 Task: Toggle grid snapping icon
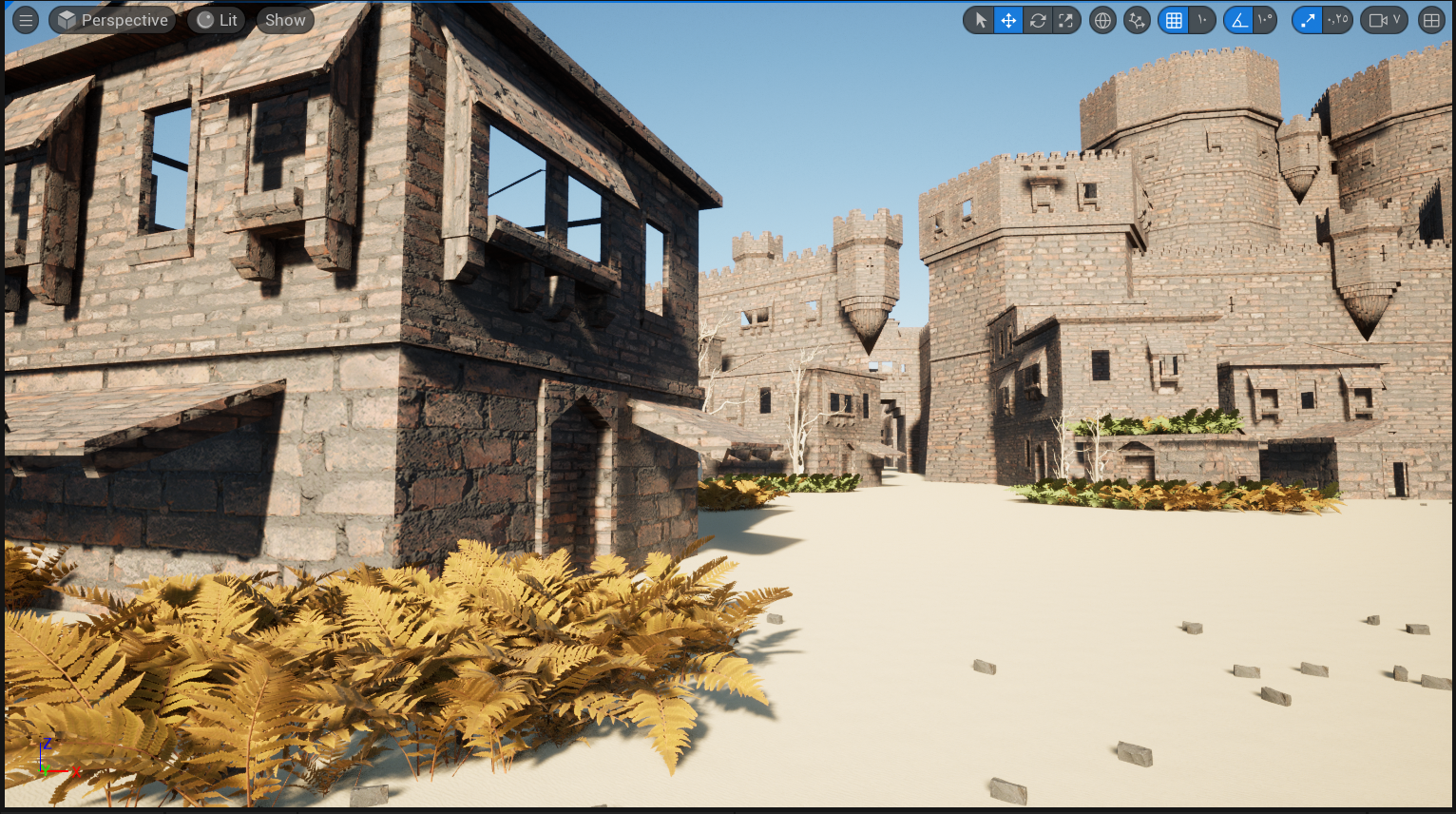[x=1175, y=20]
